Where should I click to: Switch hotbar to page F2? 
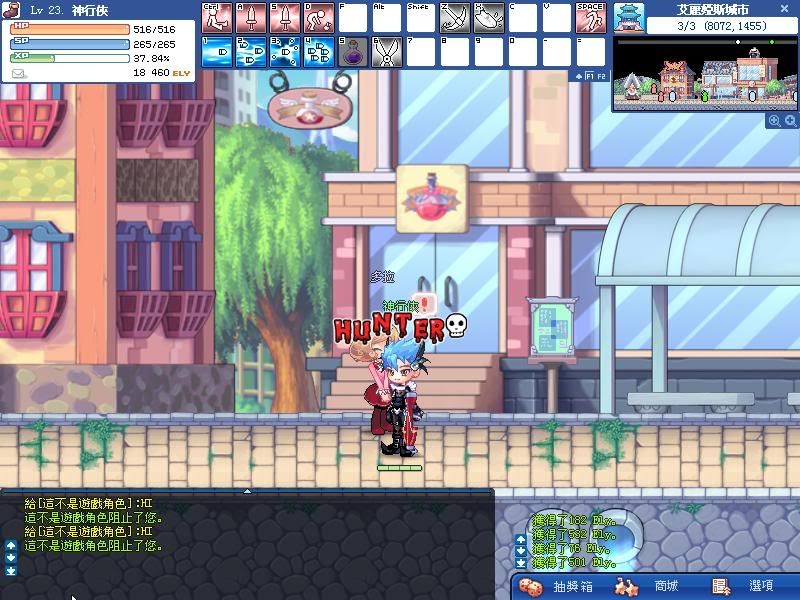point(602,76)
